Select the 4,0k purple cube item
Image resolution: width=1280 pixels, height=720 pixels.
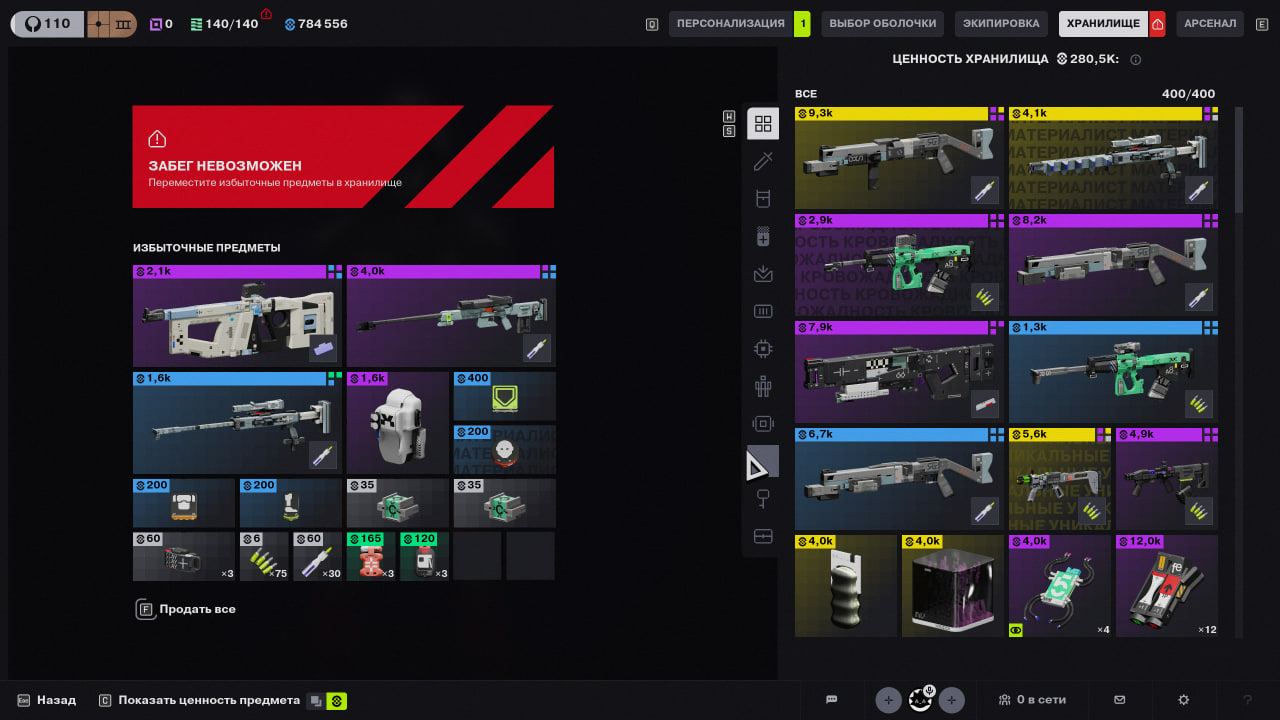(x=951, y=586)
